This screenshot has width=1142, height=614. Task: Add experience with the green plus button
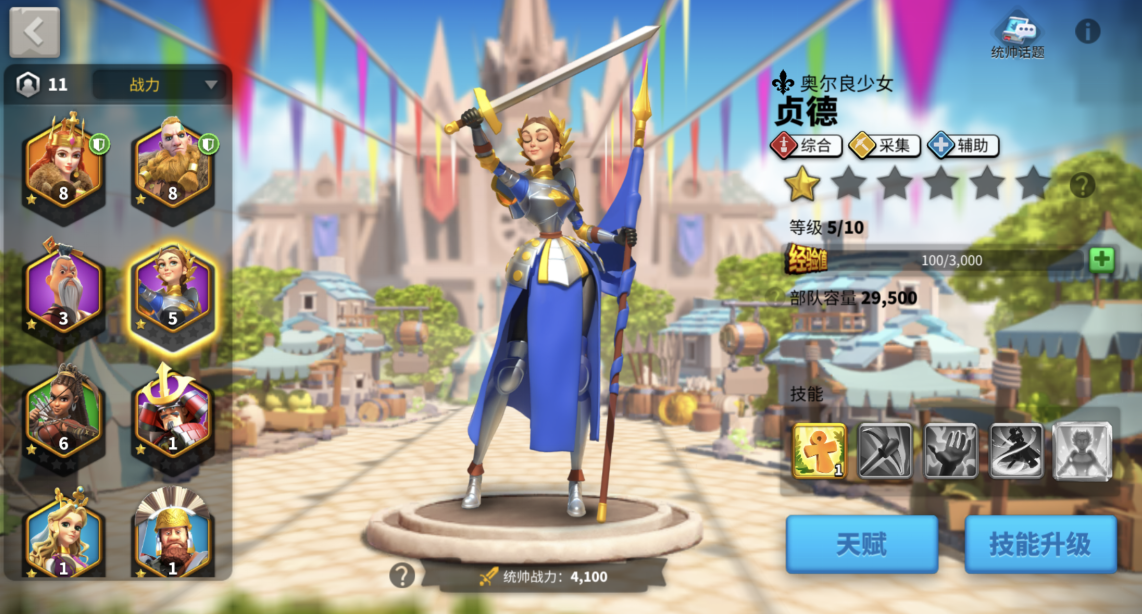(1101, 260)
